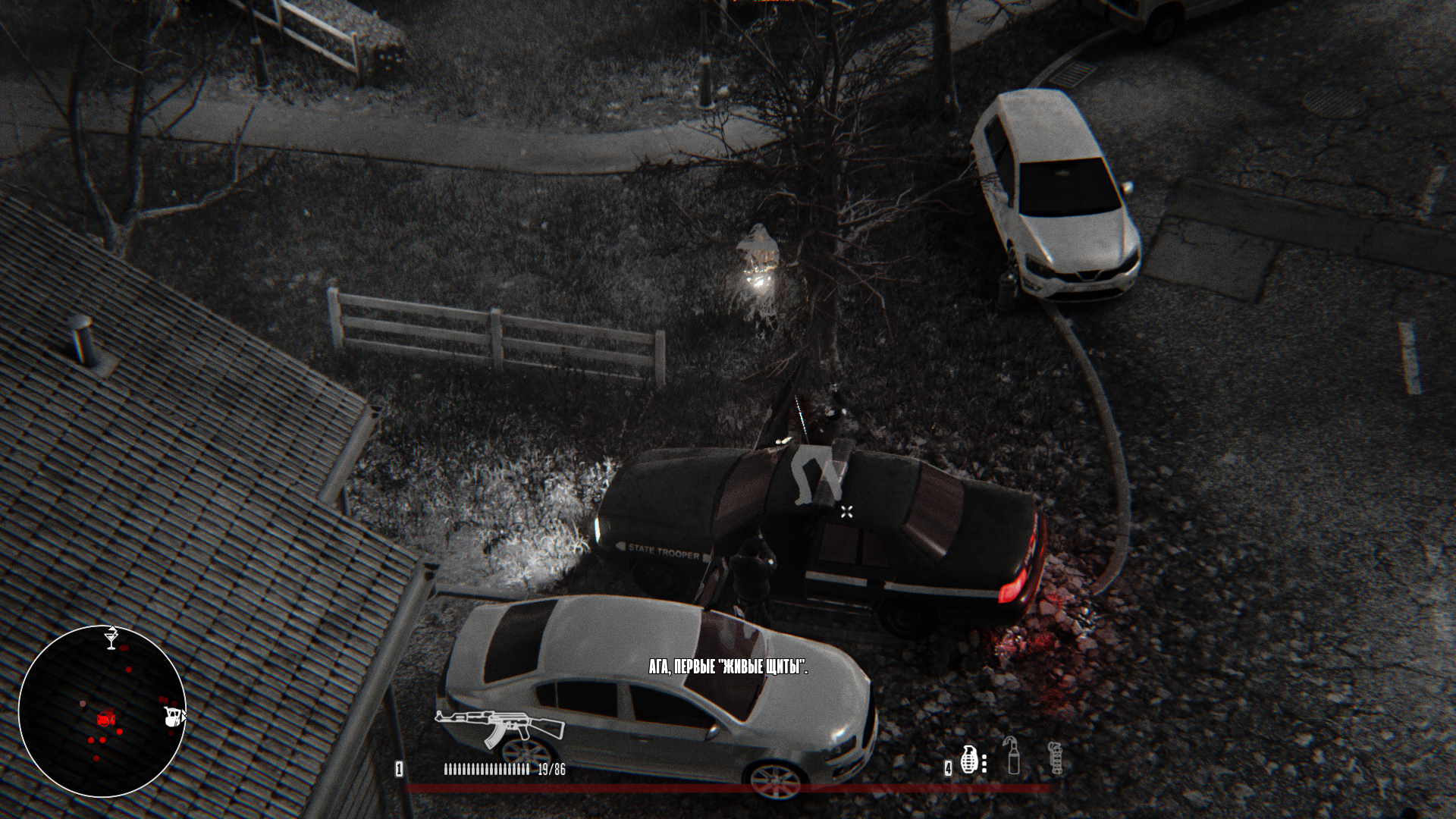Select the AK-47 rifle weapon icon

(500, 726)
